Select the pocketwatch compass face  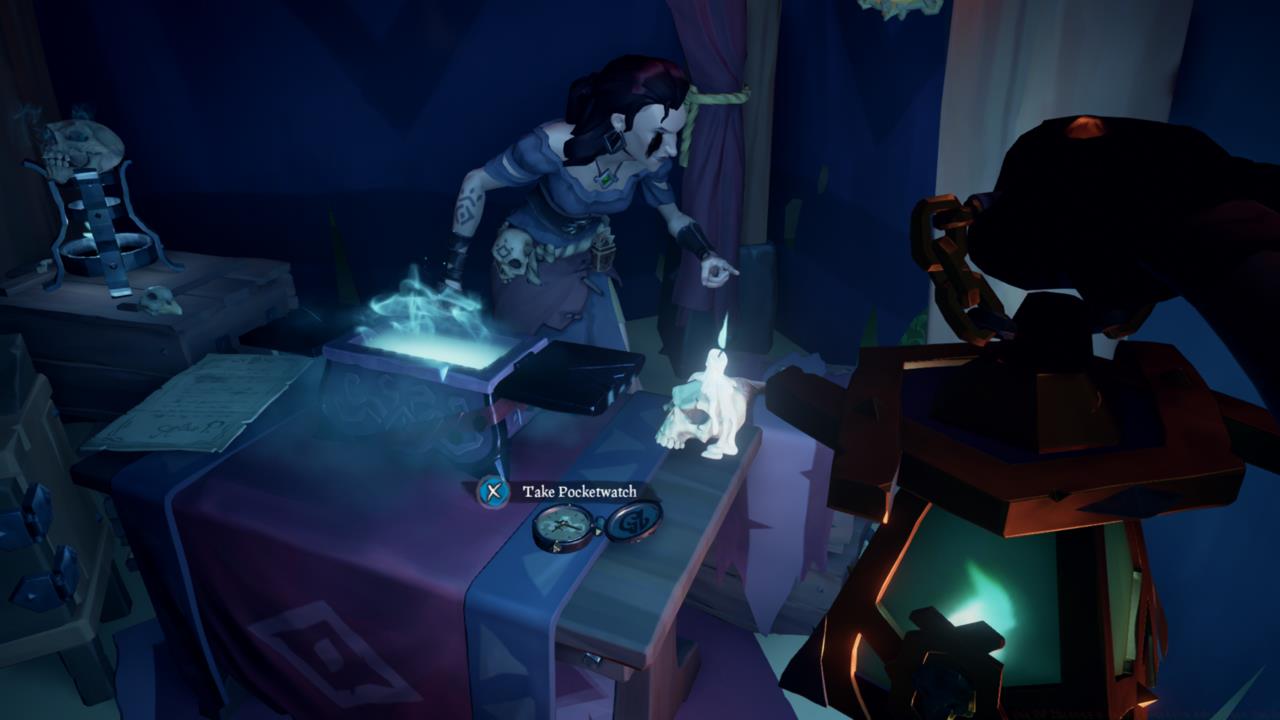560,522
